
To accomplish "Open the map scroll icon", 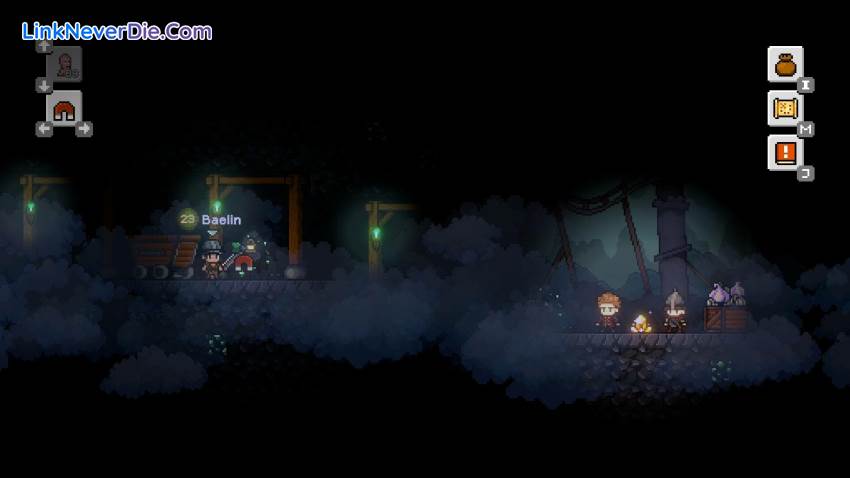I will [x=785, y=108].
